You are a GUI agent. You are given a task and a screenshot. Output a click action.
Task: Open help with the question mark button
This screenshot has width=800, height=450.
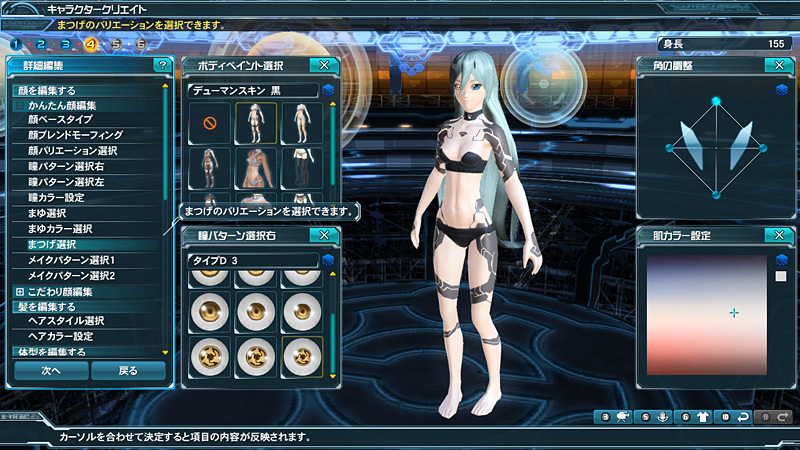pyautogui.click(x=162, y=65)
